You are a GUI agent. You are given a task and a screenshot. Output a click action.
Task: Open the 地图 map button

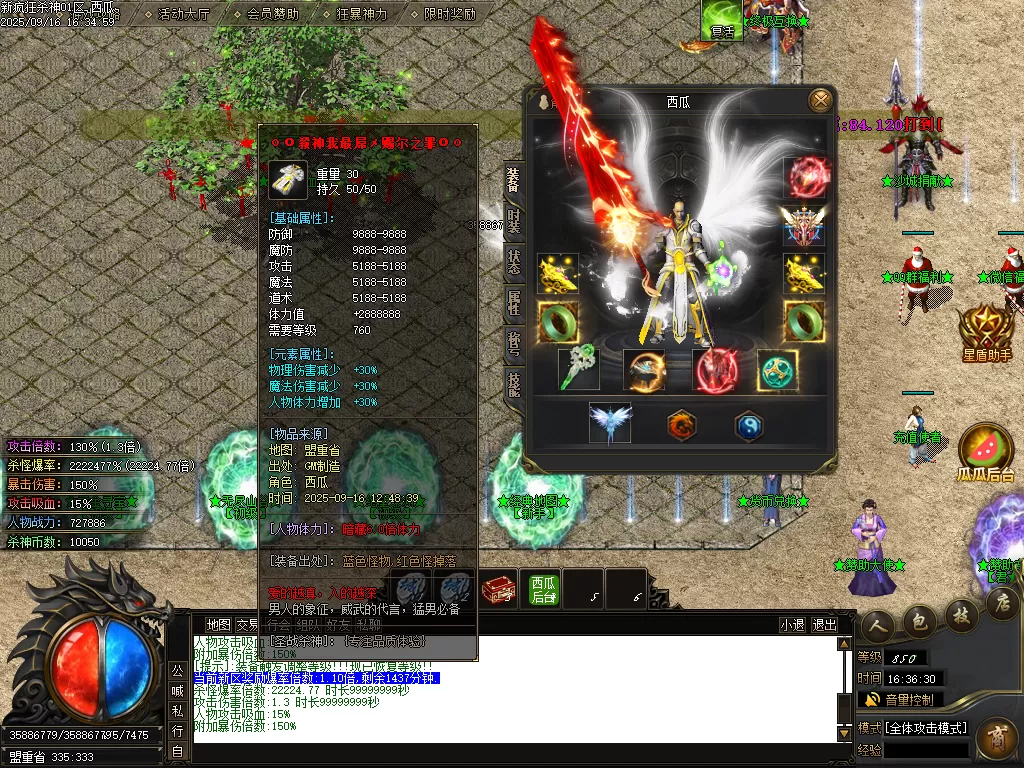tap(218, 625)
